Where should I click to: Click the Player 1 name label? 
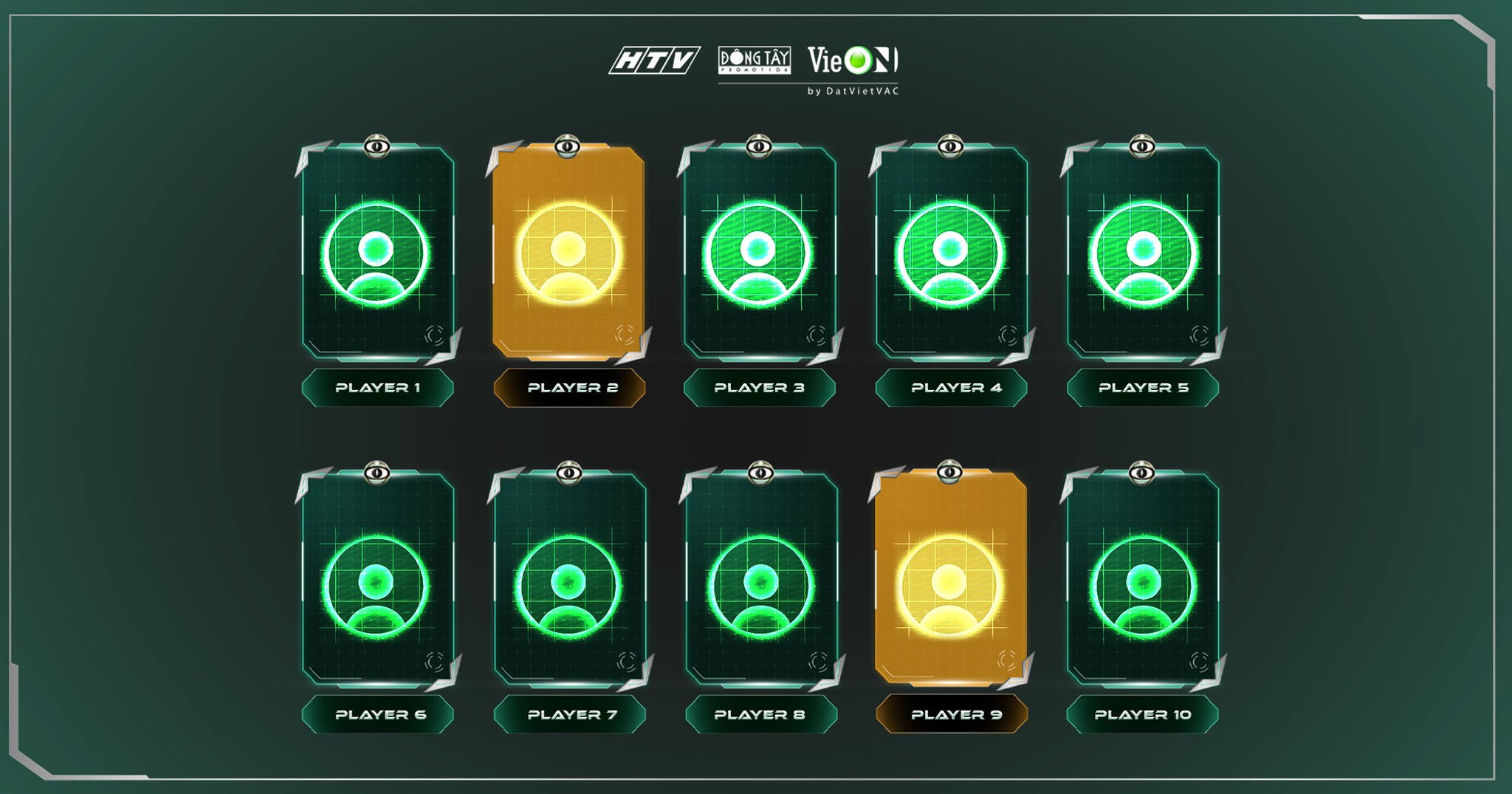tap(377, 388)
